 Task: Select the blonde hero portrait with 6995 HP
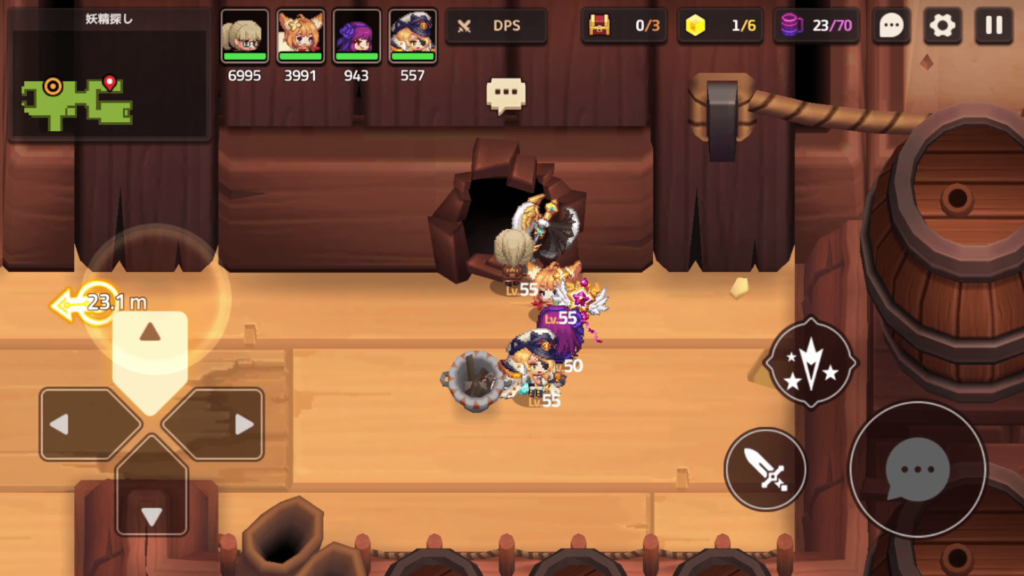244,37
